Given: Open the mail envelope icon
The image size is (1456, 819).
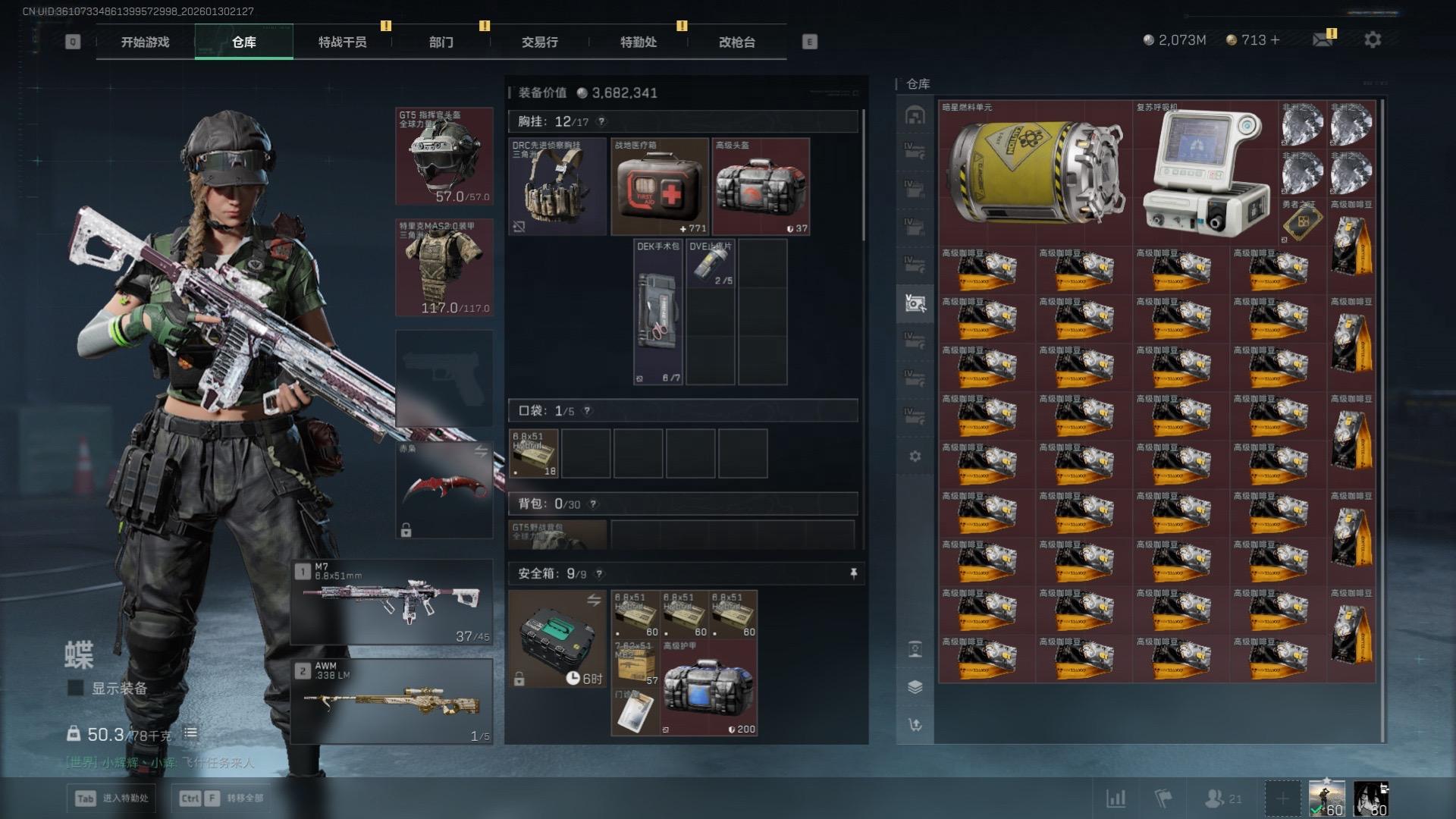Looking at the screenshot, I should tap(1323, 39).
